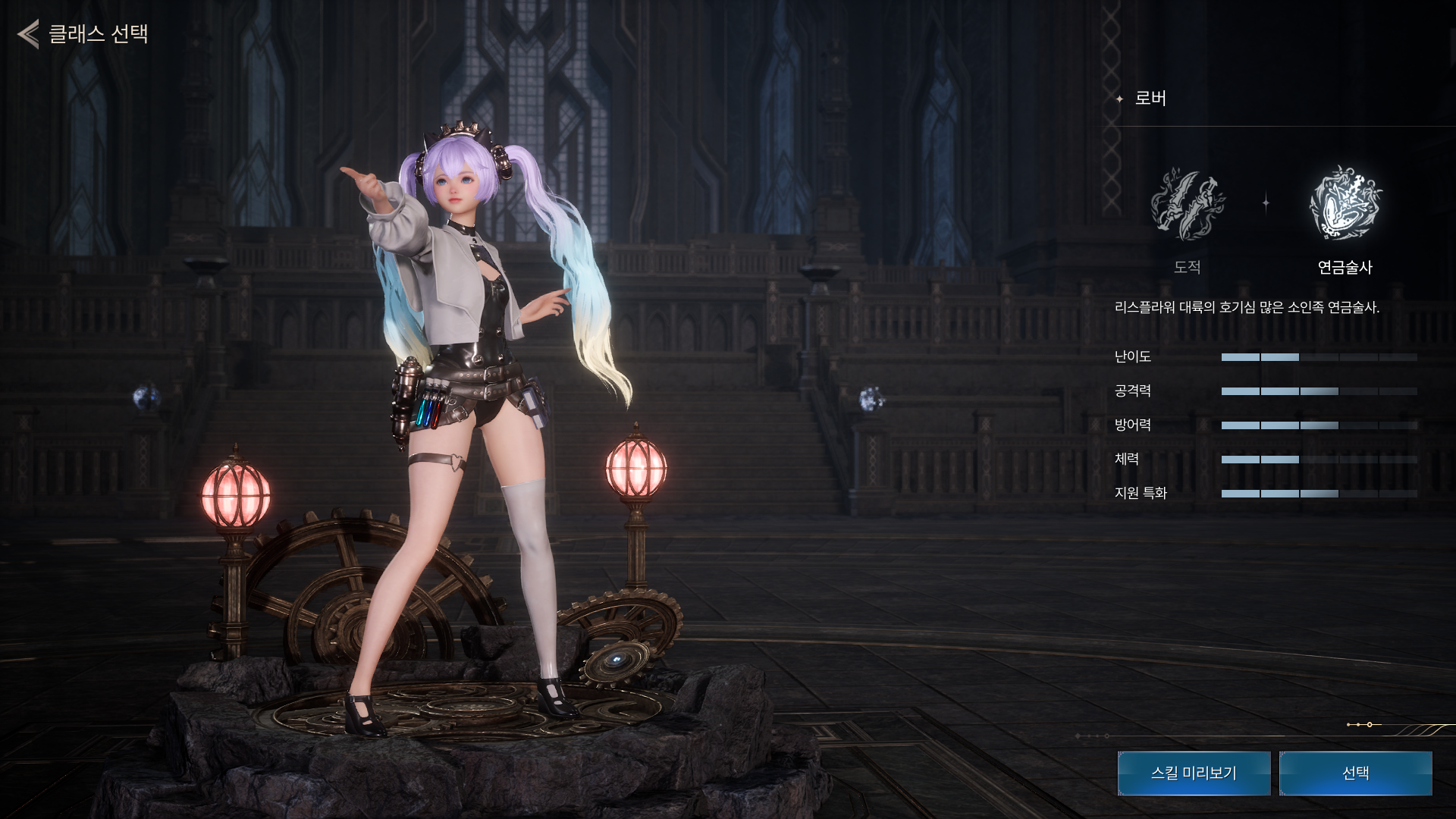Open the 스킬 미리보기 skill preview

(x=1194, y=773)
